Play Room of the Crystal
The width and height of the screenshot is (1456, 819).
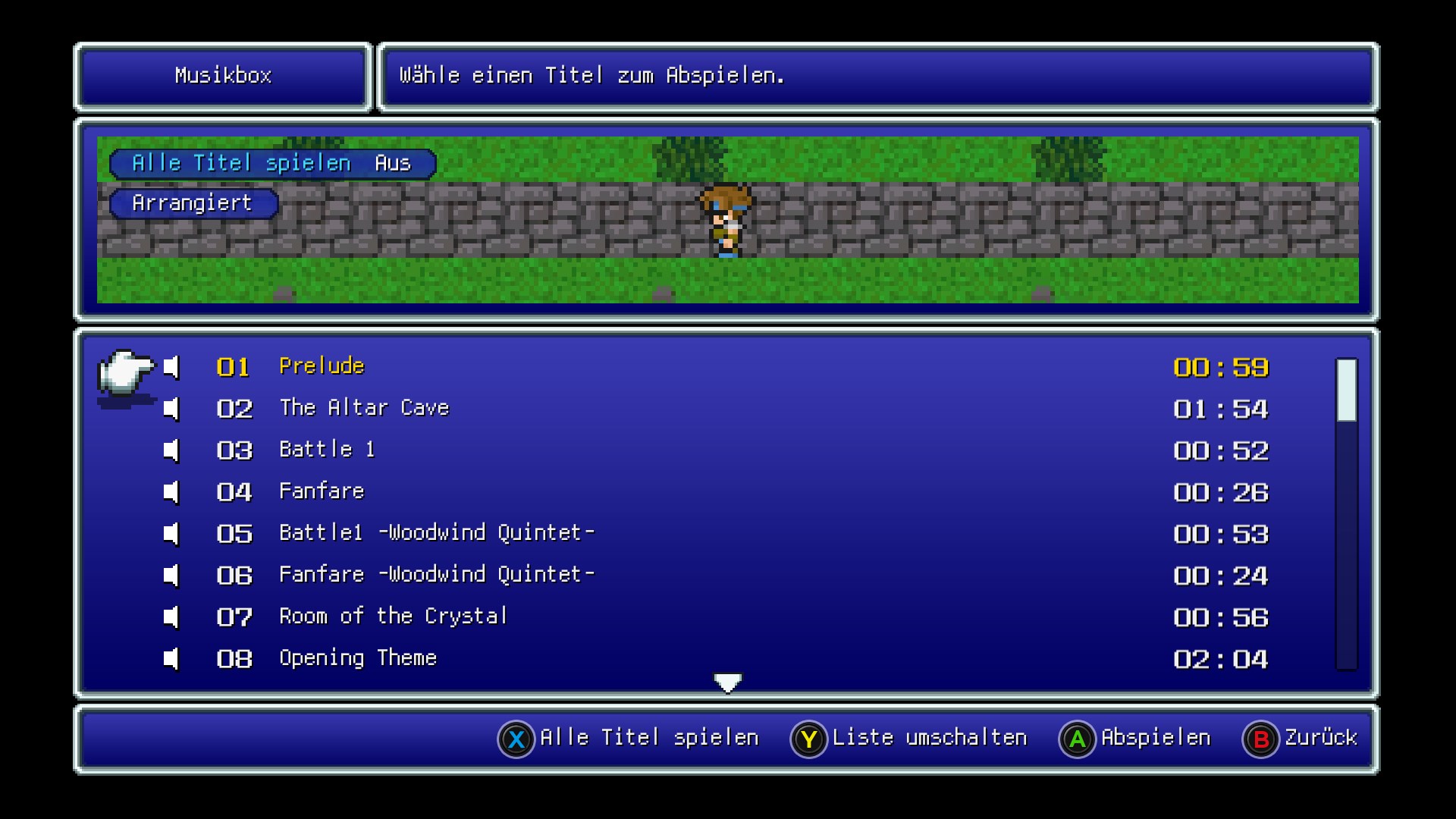click(393, 617)
